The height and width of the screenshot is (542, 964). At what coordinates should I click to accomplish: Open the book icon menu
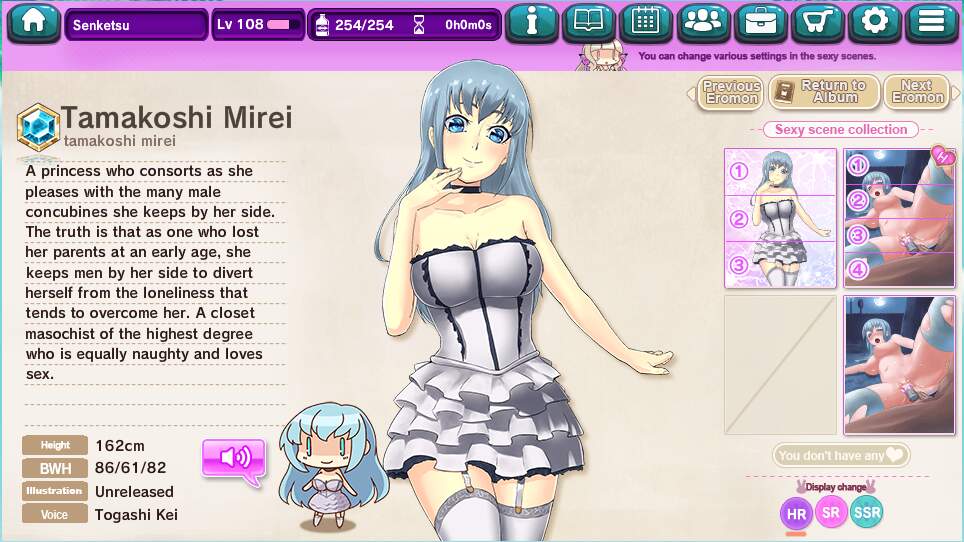tap(589, 23)
